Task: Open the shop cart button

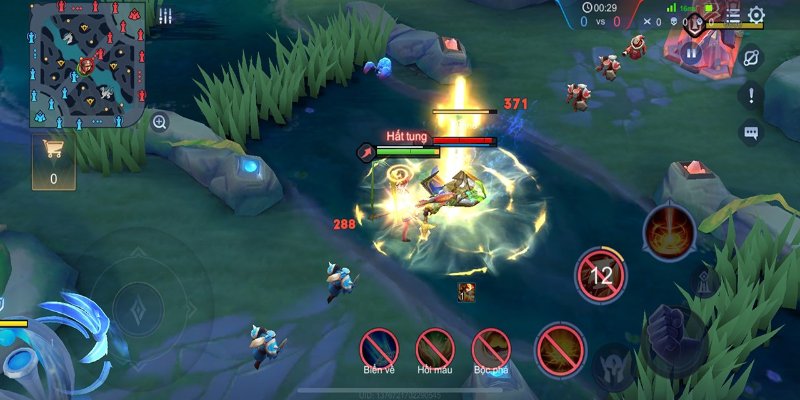Action: point(53,160)
